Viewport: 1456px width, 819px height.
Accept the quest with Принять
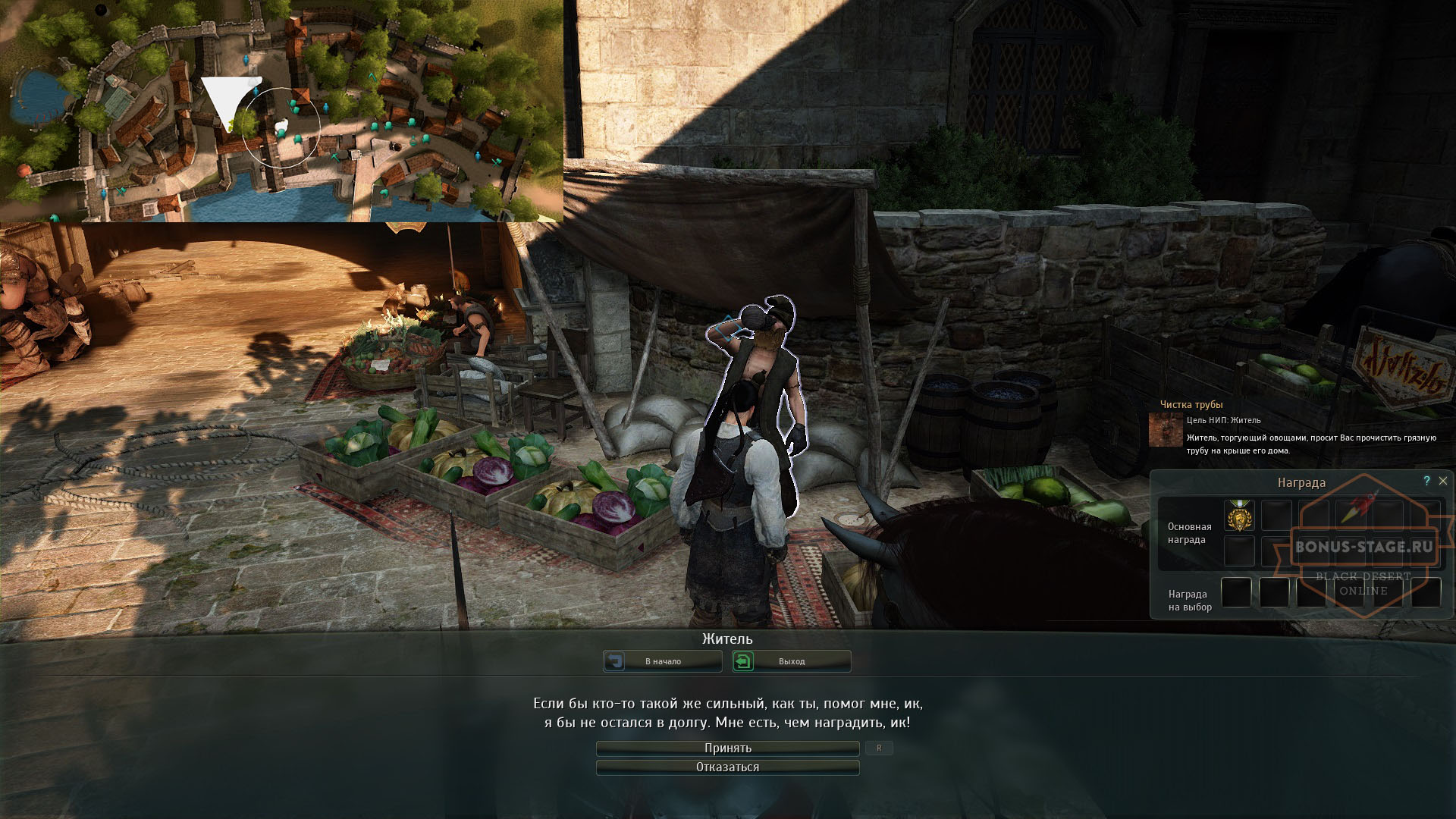pyautogui.click(x=727, y=748)
